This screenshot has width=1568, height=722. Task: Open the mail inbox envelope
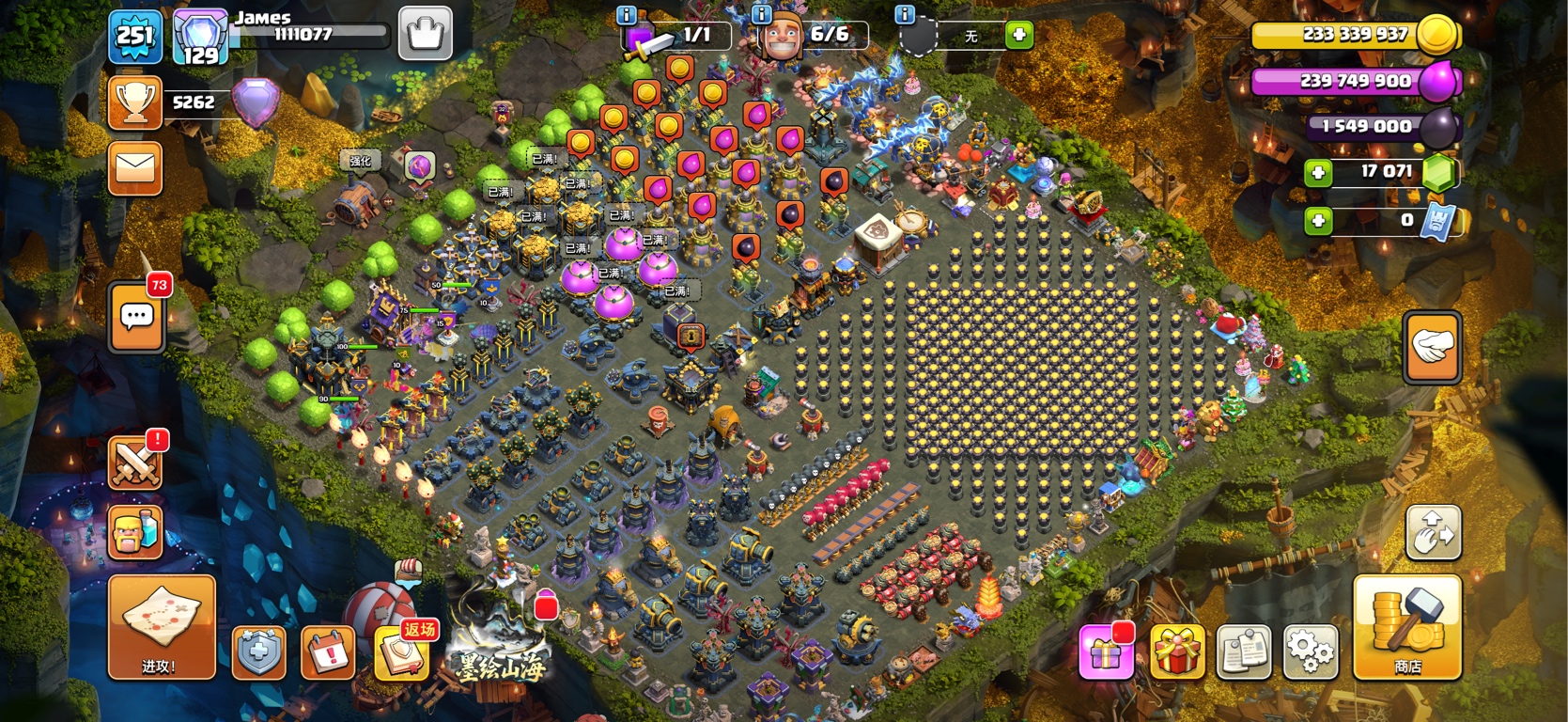pyautogui.click(x=135, y=168)
